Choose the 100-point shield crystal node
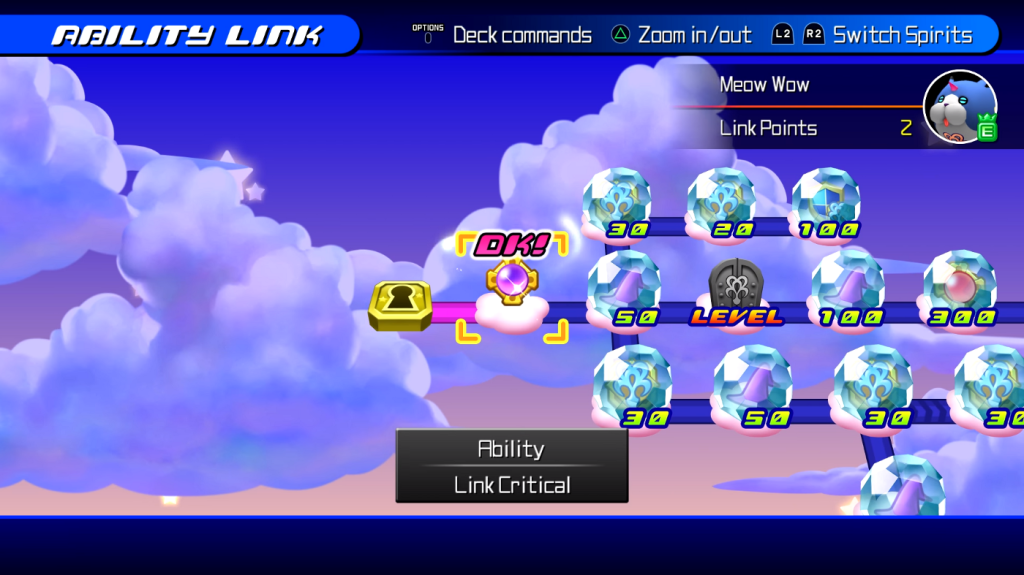This screenshot has width=1024, height=575. pyautogui.click(x=826, y=202)
